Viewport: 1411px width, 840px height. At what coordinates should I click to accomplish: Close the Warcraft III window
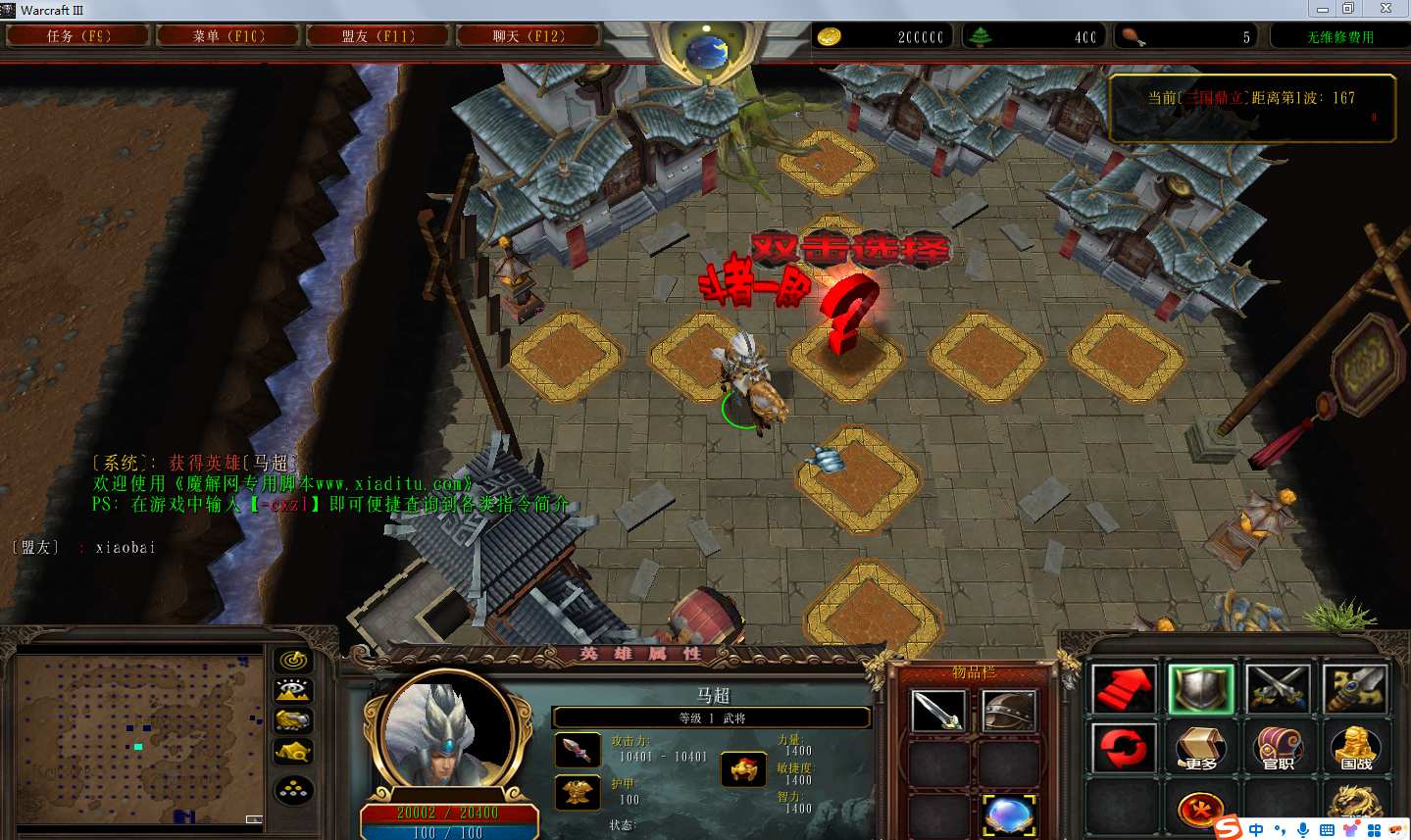coord(1386,9)
